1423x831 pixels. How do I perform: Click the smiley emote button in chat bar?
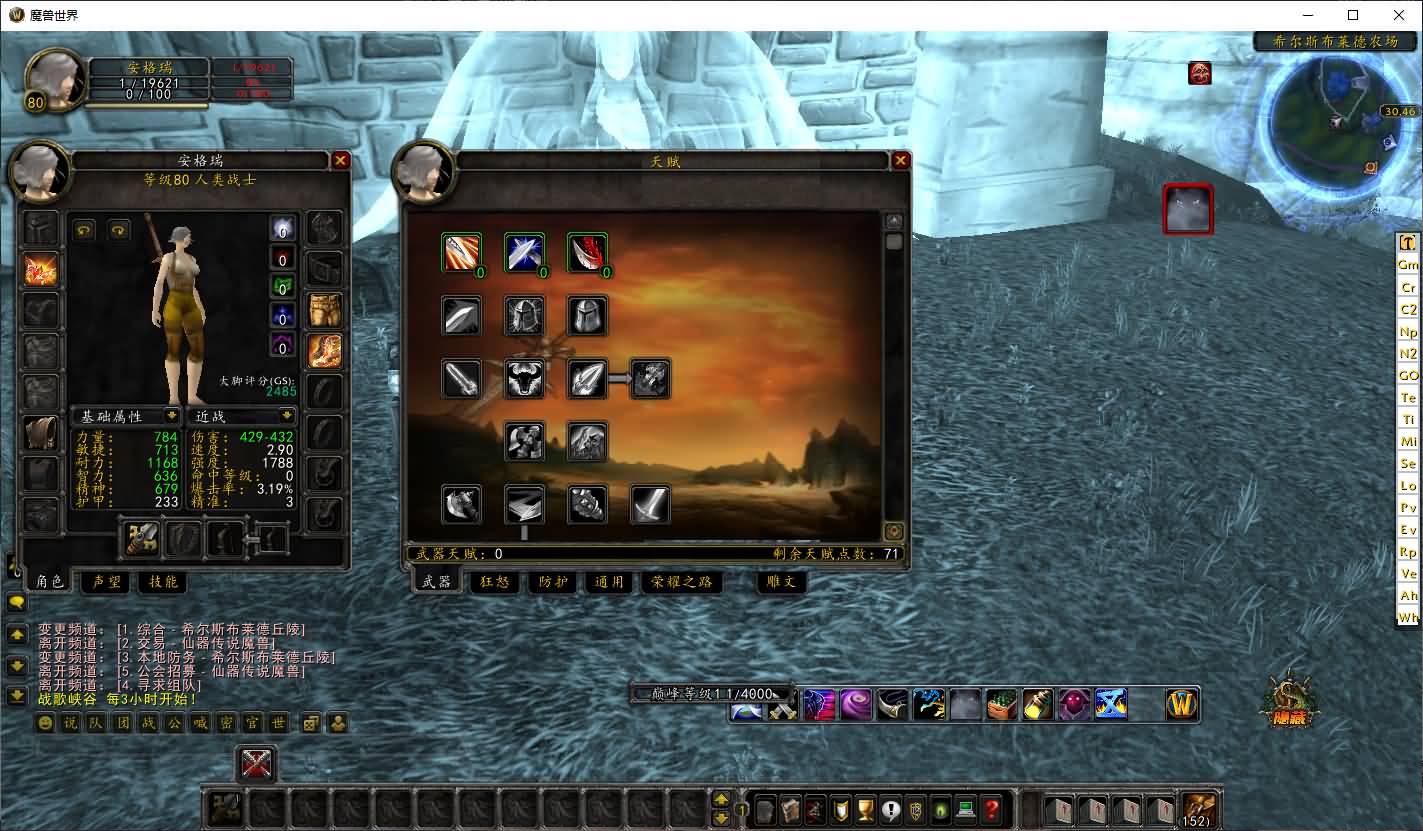pos(45,723)
